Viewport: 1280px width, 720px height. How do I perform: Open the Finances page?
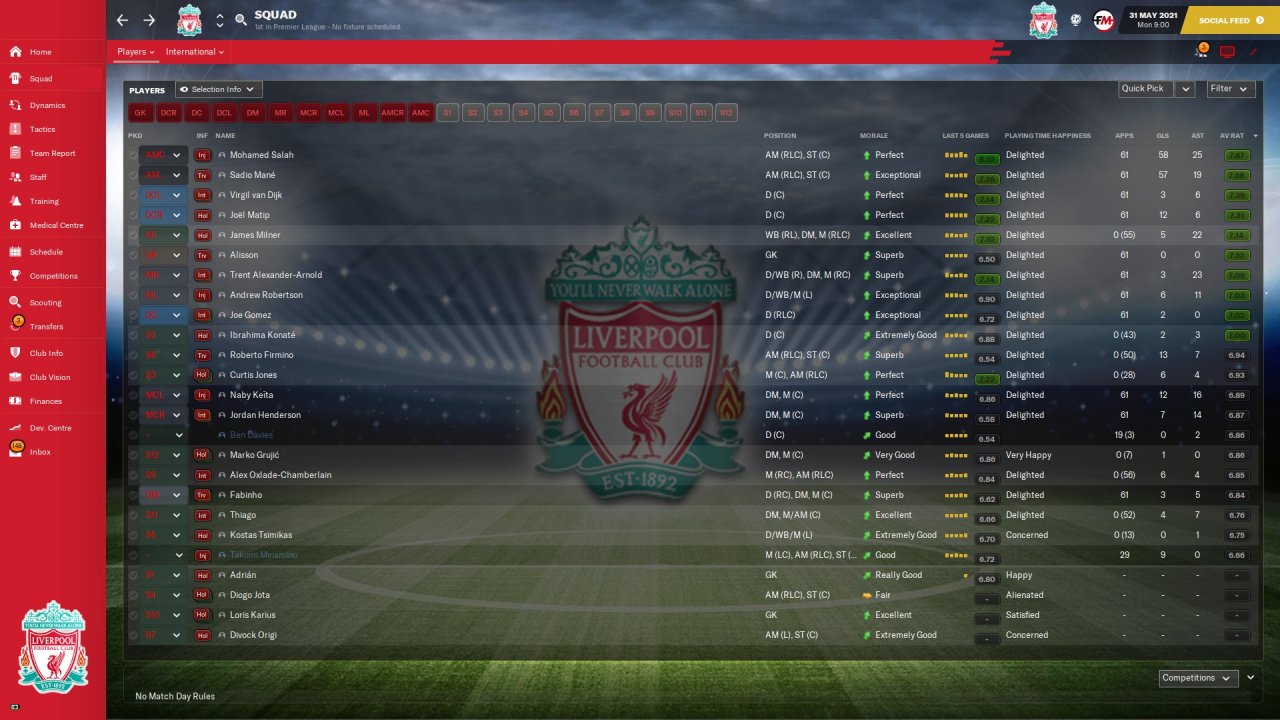[45, 401]
